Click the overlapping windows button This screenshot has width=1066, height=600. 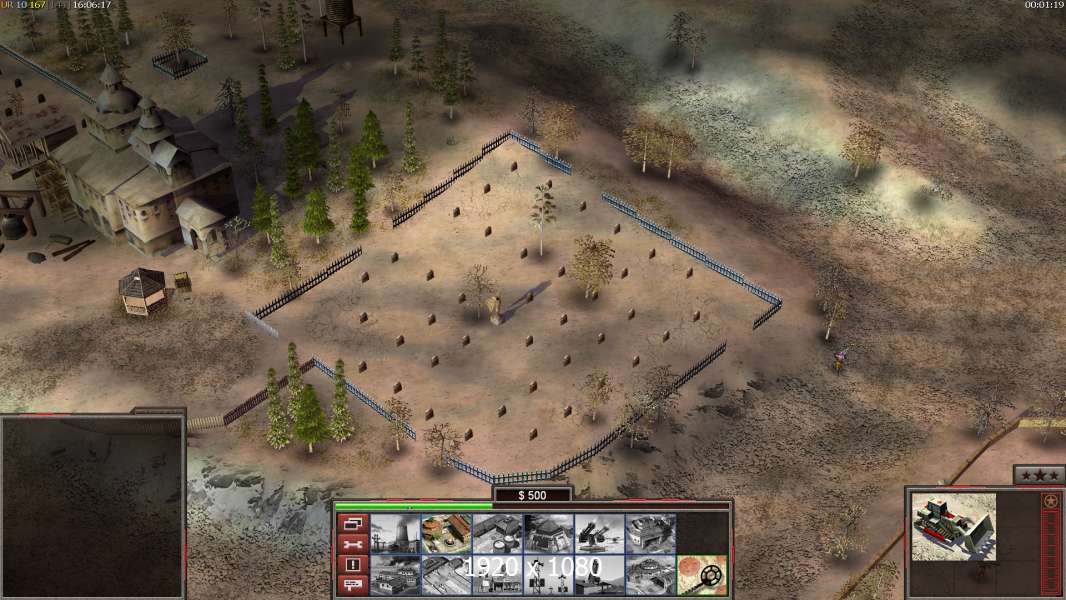(353, 523)
